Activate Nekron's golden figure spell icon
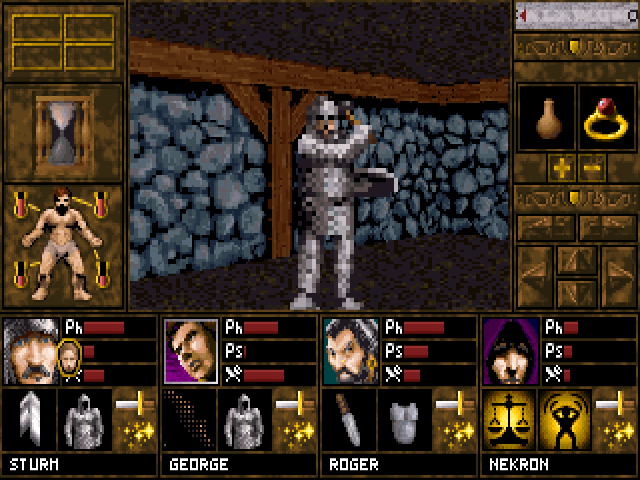 pos(562,418)
